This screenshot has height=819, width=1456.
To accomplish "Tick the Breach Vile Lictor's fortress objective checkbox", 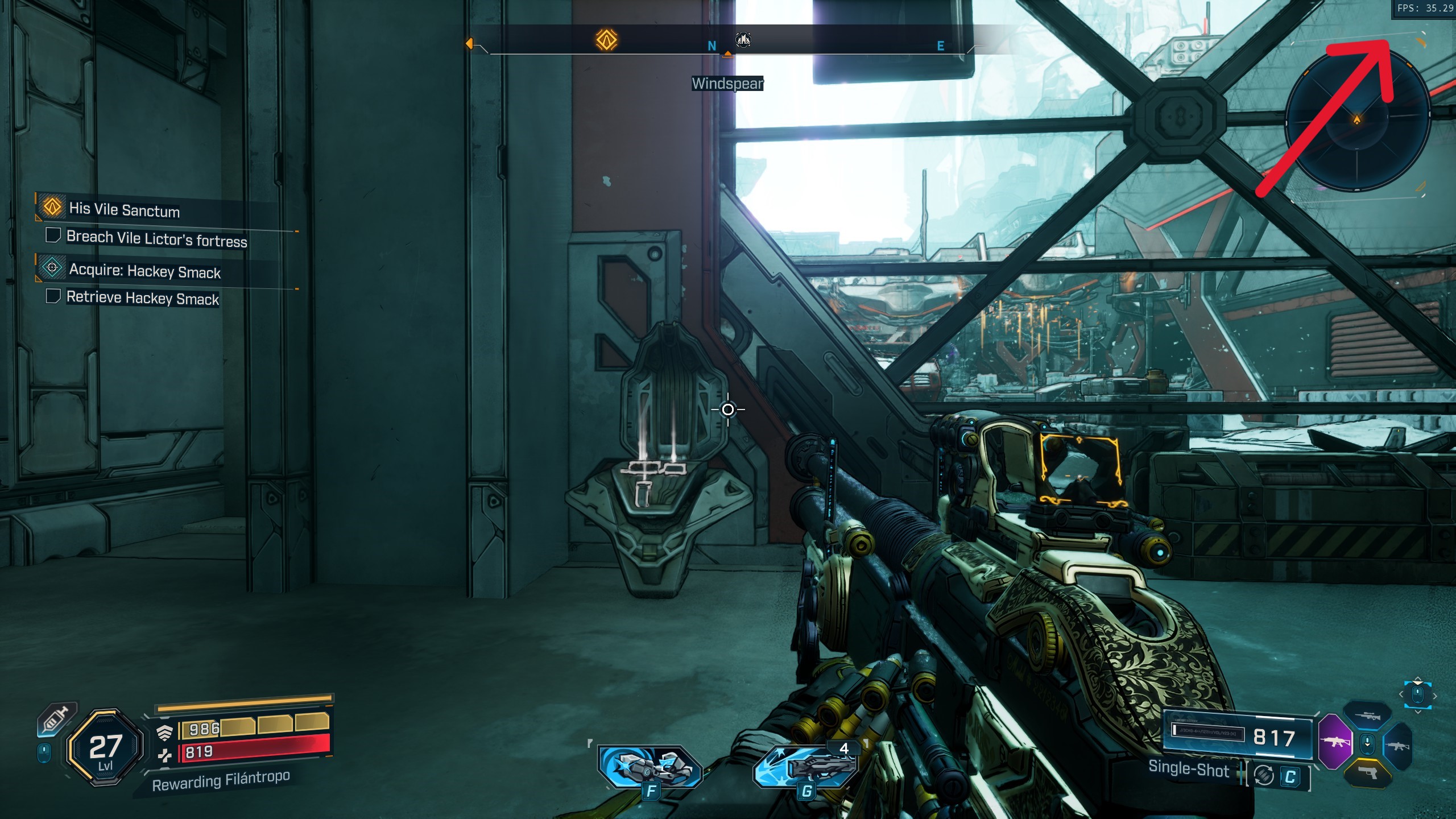I will point(53,235).
